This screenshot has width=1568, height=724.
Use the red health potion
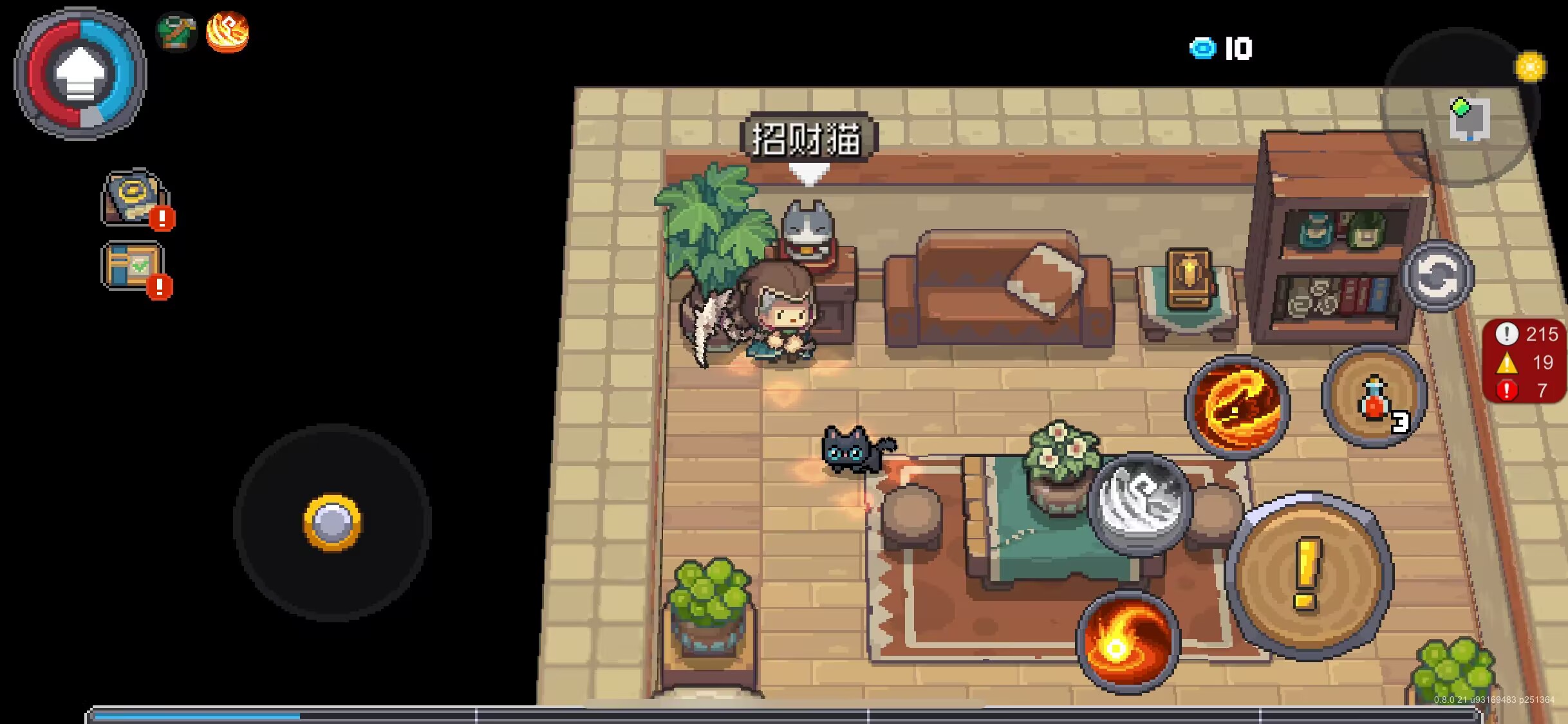[x=1374, y=397]
